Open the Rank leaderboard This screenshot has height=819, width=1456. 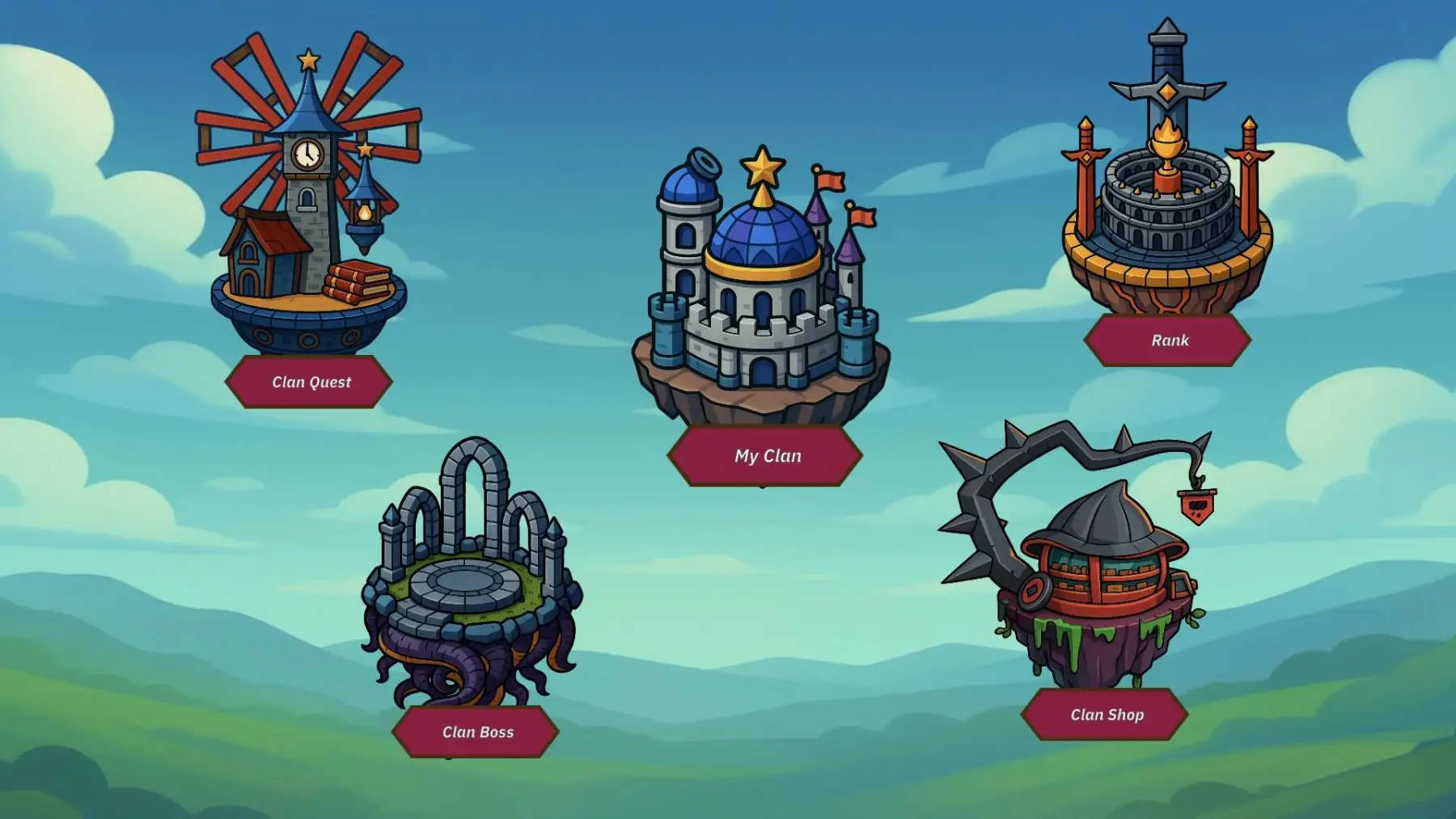(x=1169, y=340)
